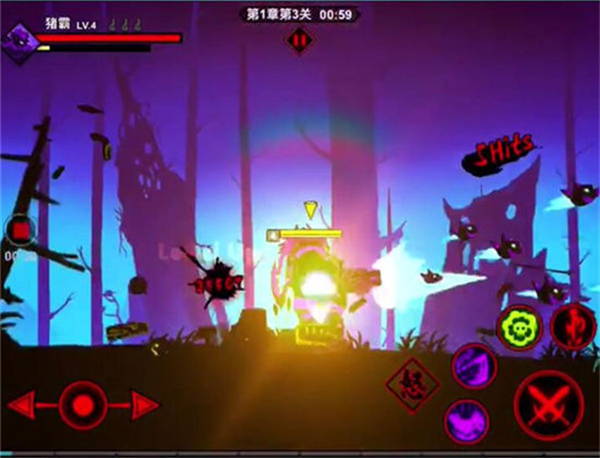
Task: Use the red flame figure skill
Action: click(573, 326)
